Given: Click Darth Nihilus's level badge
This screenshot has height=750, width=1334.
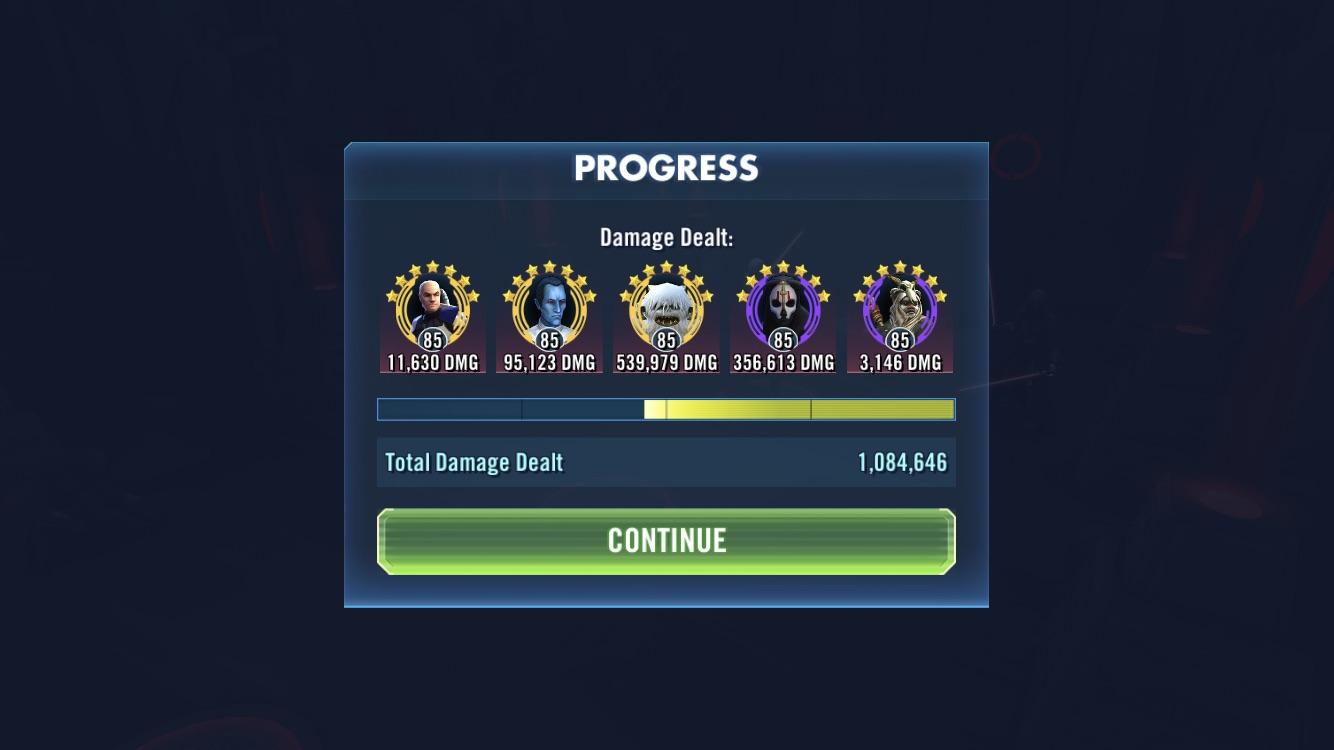Looking at the screenshot, I should coord(782,340).
